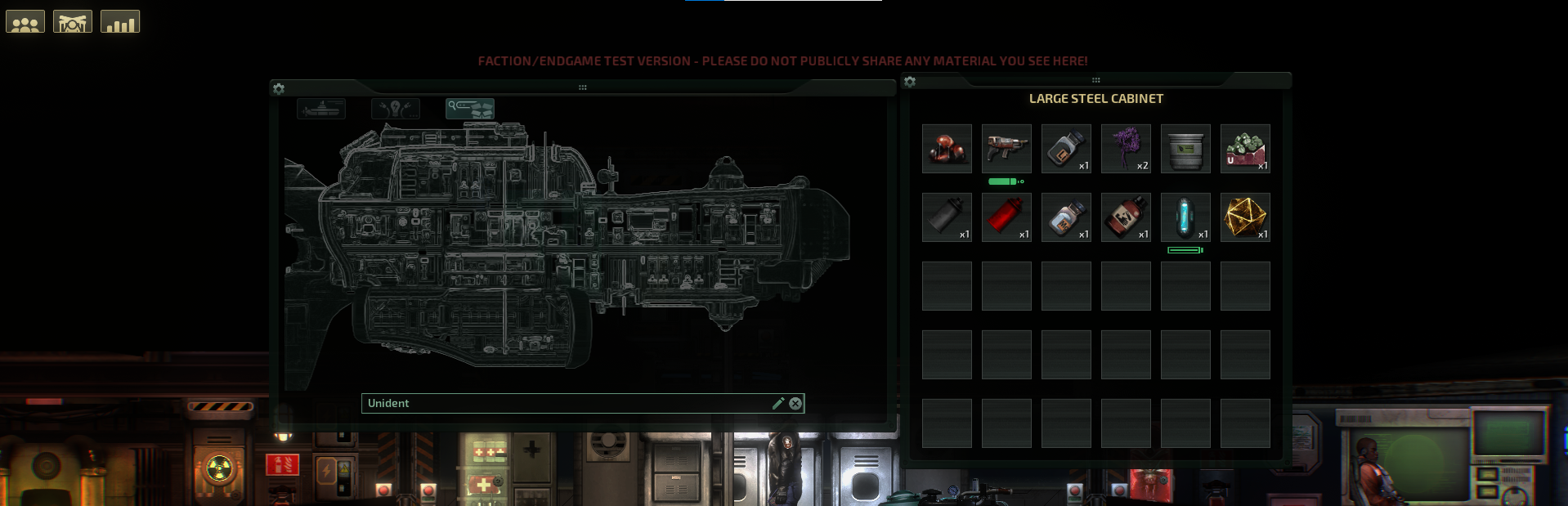Select the black spray can
The width and height of the screenshot is (1568, 506).
click(x=947, y=217)
